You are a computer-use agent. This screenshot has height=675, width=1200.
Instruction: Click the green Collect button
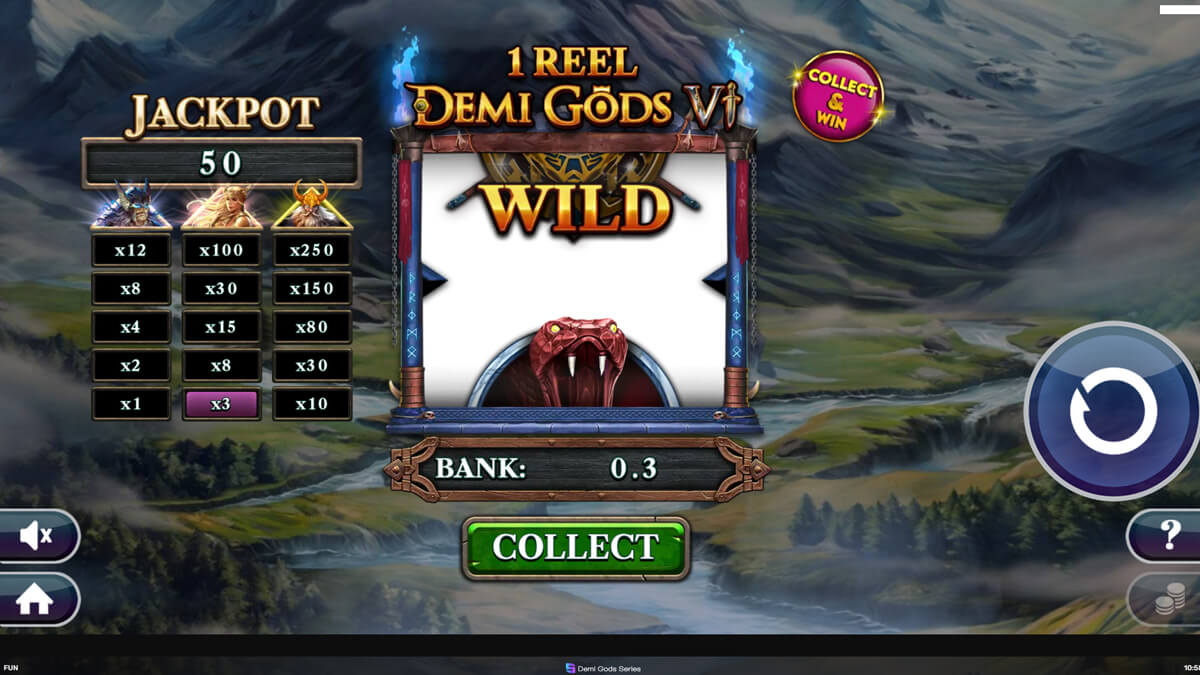tap(575, 548)
